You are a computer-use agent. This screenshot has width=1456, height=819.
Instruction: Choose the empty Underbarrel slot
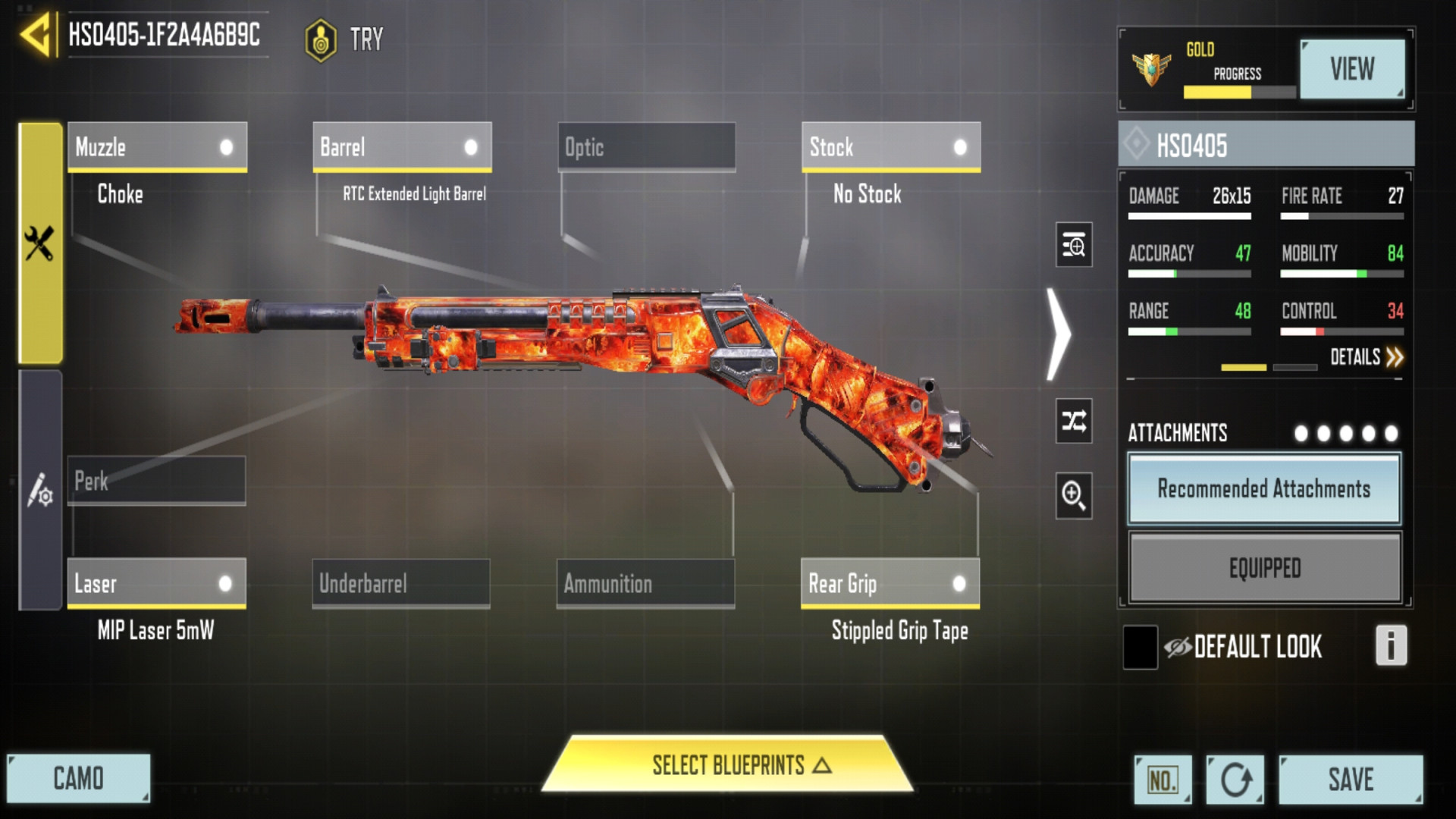tap(401, 583)
